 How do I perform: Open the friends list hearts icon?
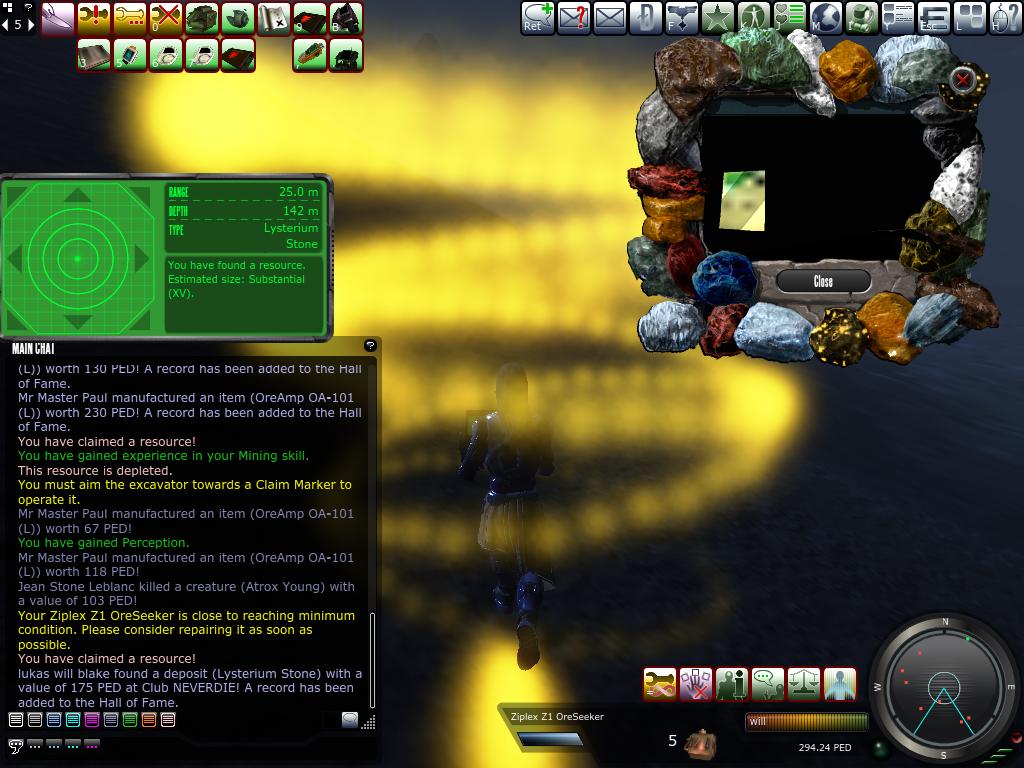click(x=790, y=17)
